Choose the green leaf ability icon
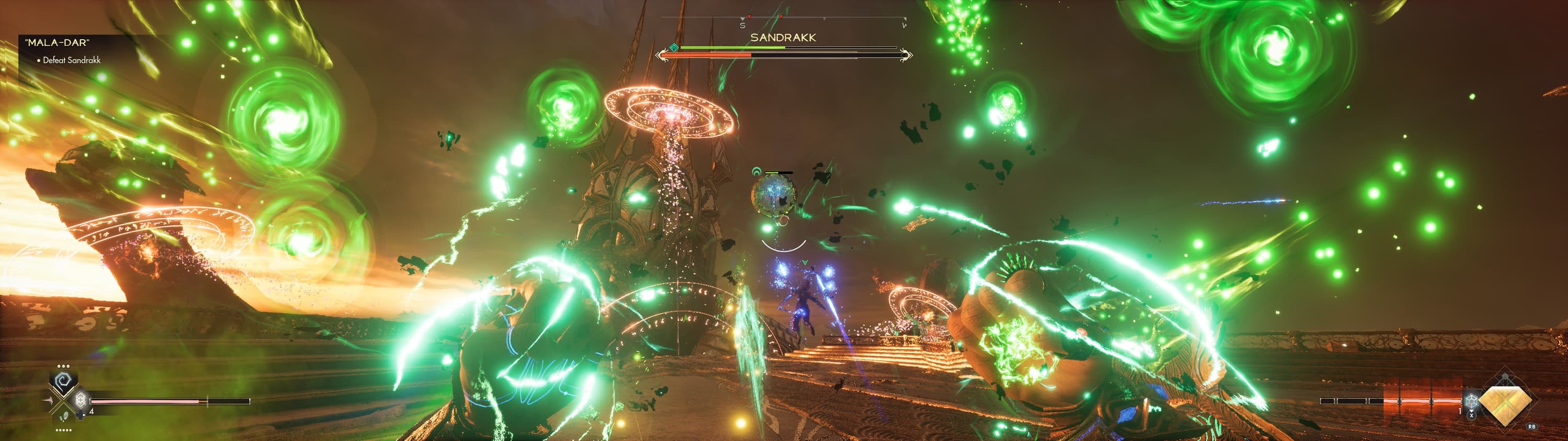The image size is (1568, 441). point(64,417)
